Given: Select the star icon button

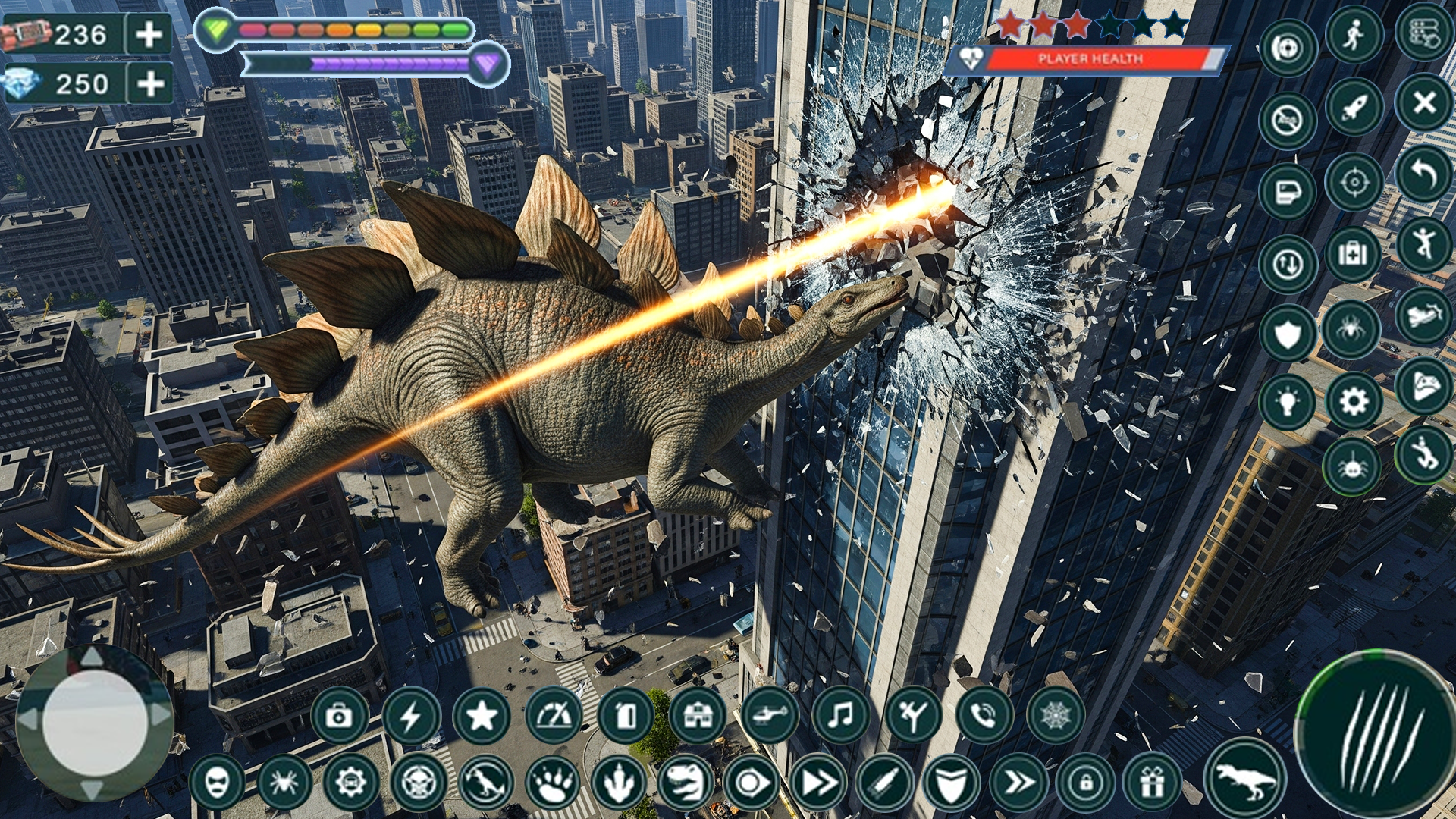Looking at the screenshot, I should 482,715.
